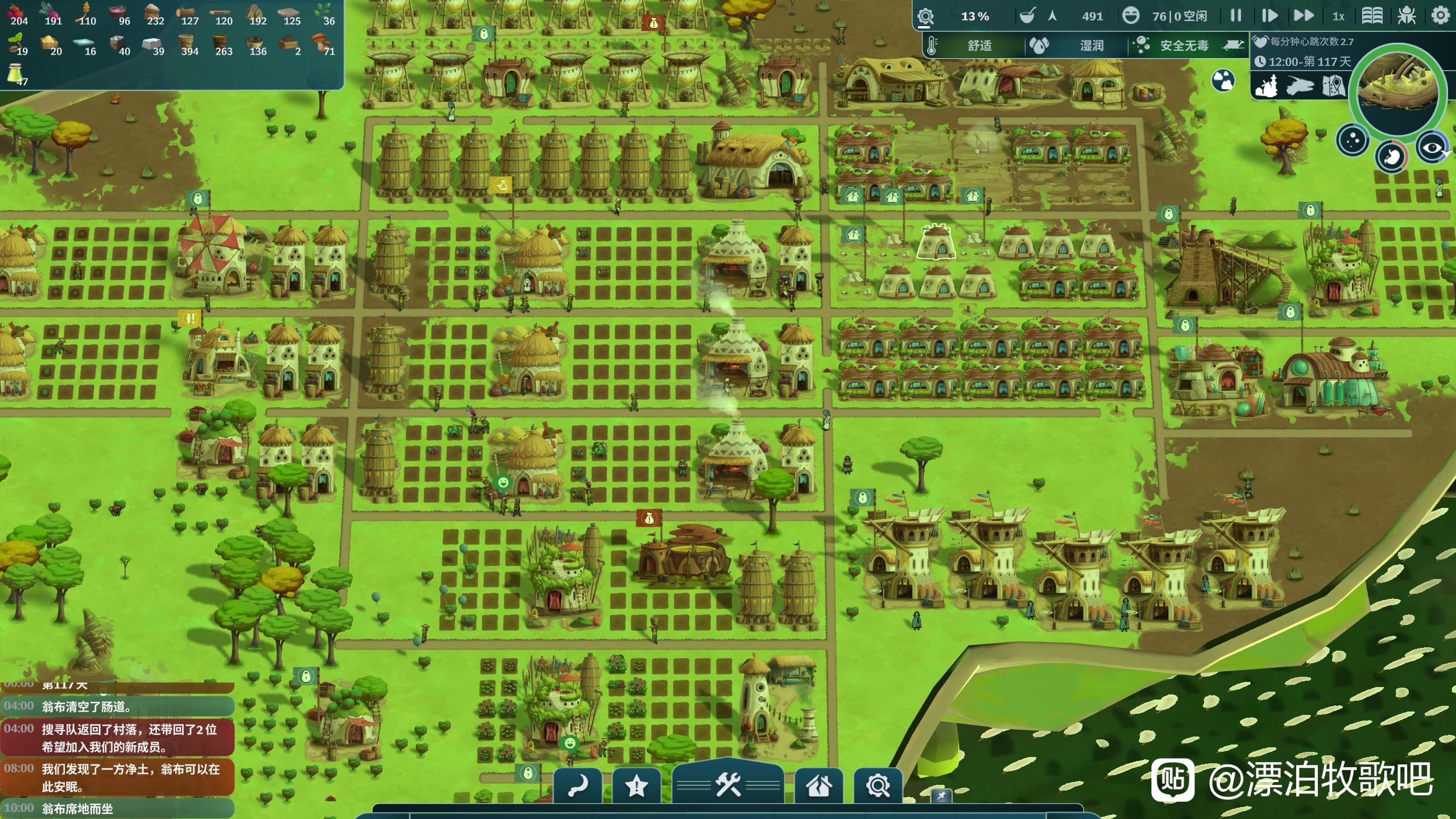This screenshot has height=819, width=1456.
Task: Open the creature stomach status
Action: (x=1392, y=156)
